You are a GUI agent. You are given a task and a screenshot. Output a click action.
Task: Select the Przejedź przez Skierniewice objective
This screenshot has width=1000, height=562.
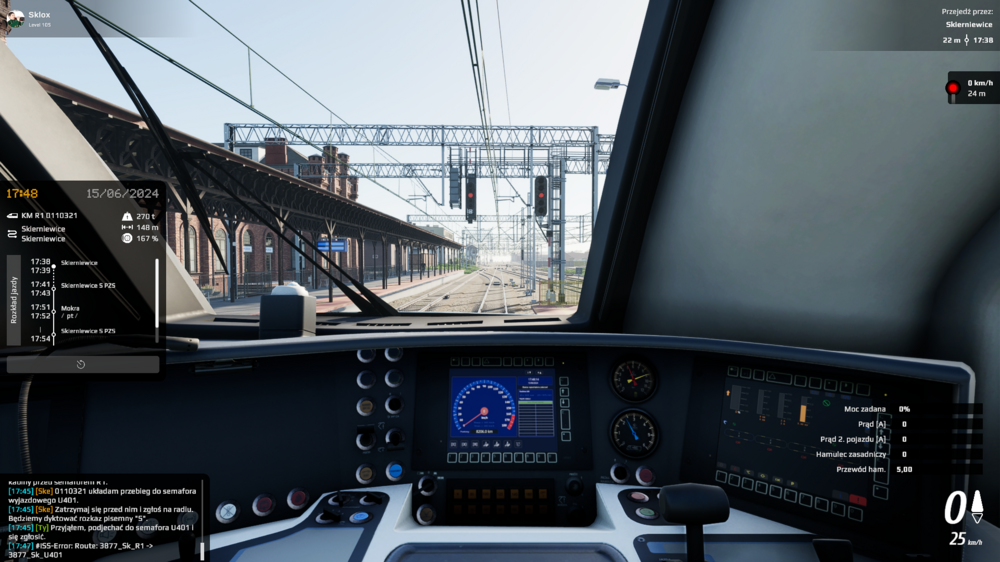coord(968,26)
